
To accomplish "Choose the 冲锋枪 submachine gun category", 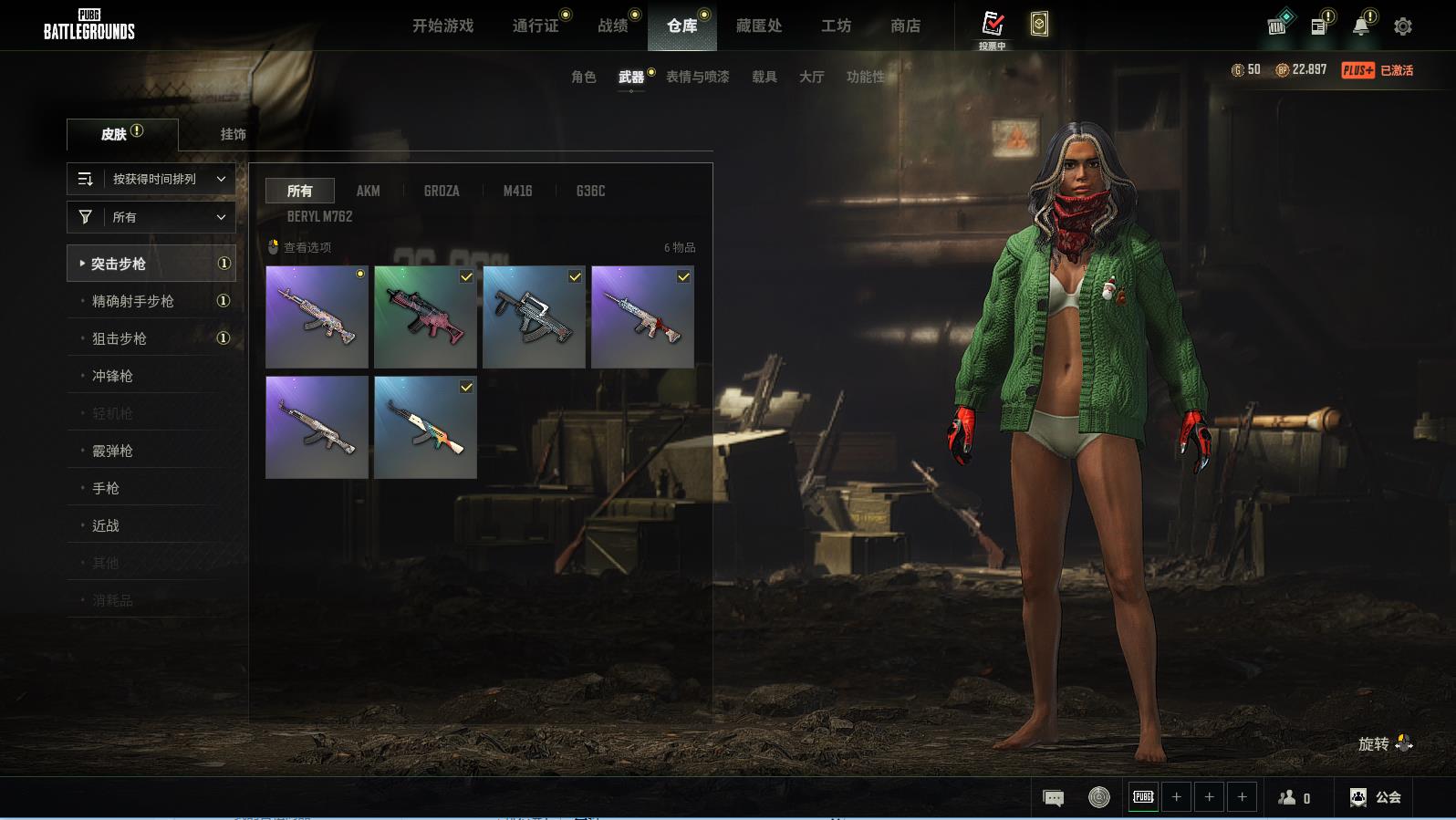I will (112, 376).
